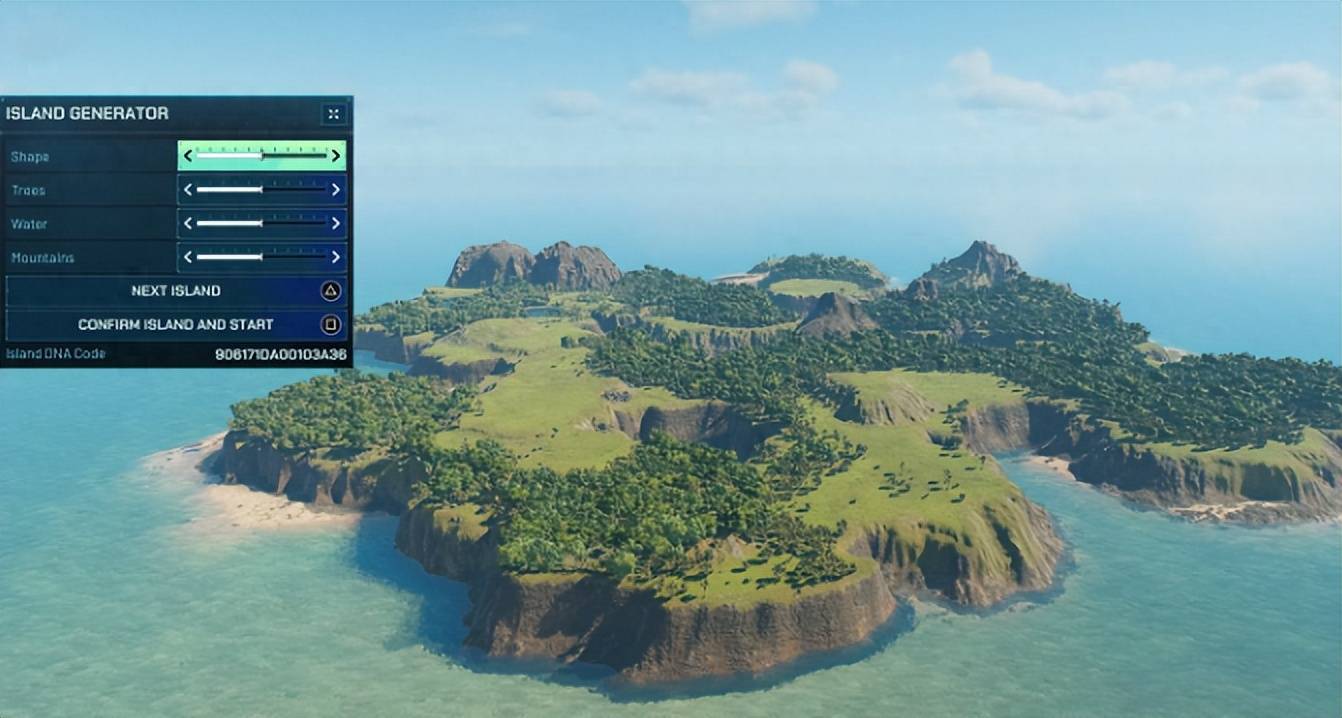The height and width of the screenshot is (718, 1342).
Task: Decrease the Water amount with left arrow
Action: coord(188,224)
